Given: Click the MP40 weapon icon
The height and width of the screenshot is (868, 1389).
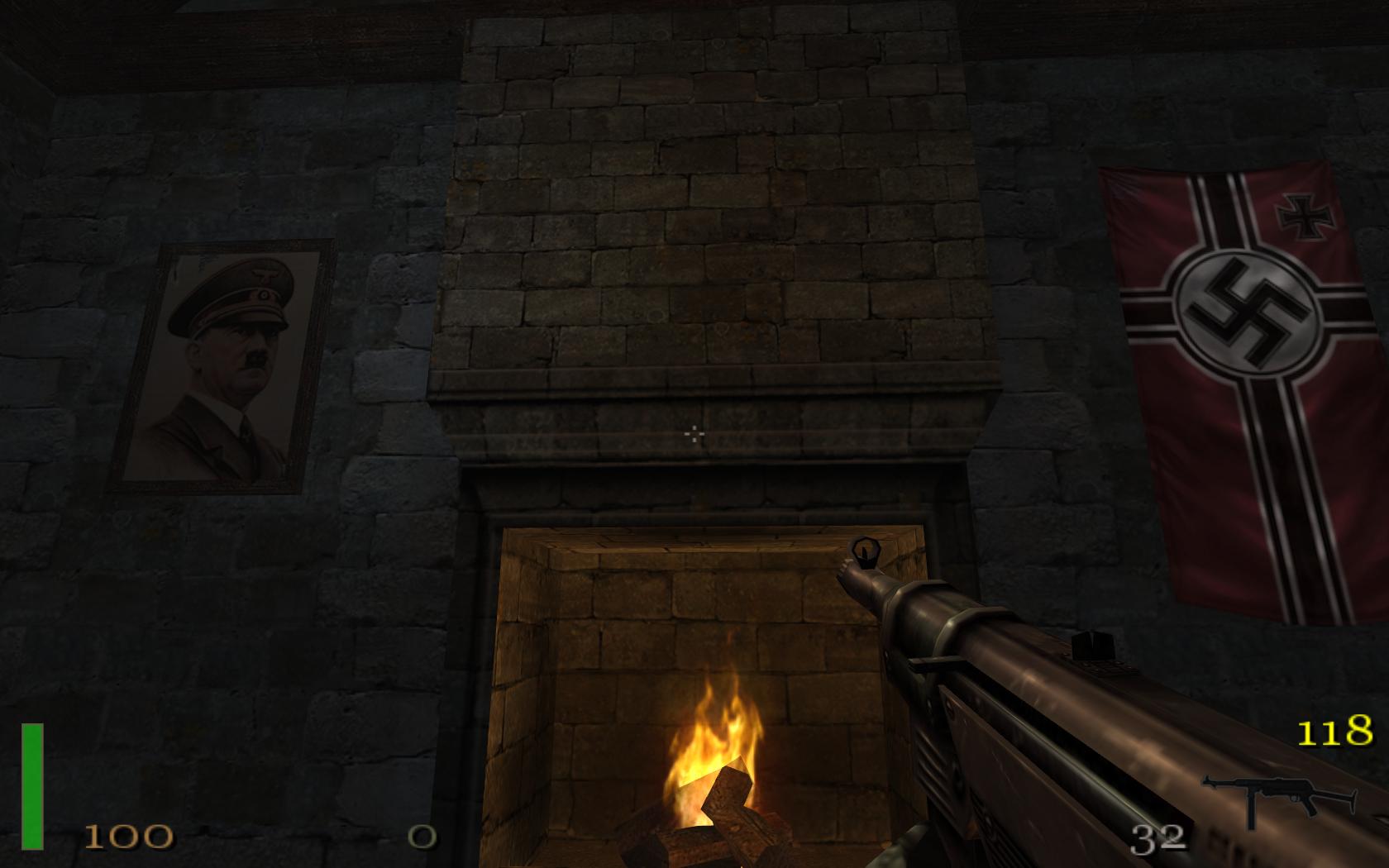Looking at the screenshot, I should [x=1280, y=799].
